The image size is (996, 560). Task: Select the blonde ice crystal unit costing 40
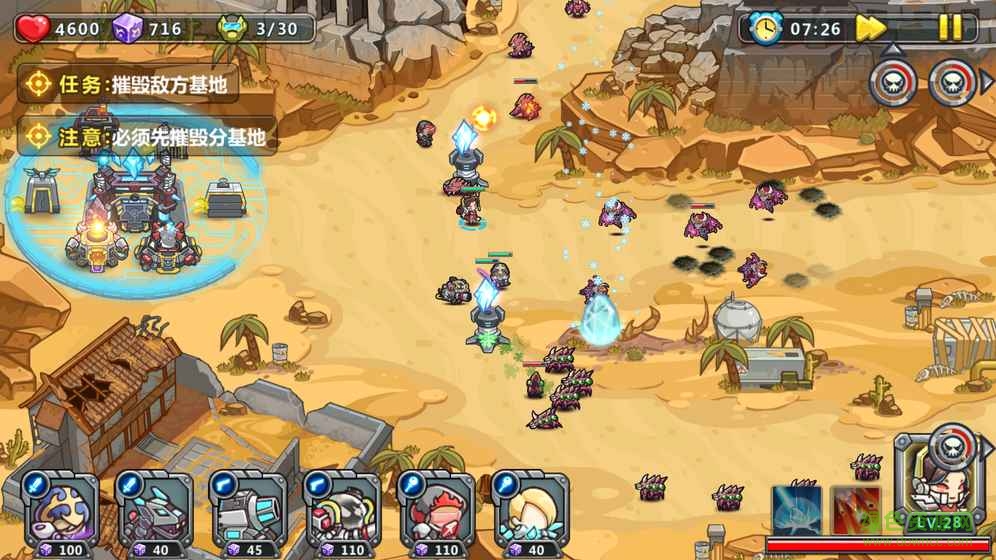click(529, 511)
